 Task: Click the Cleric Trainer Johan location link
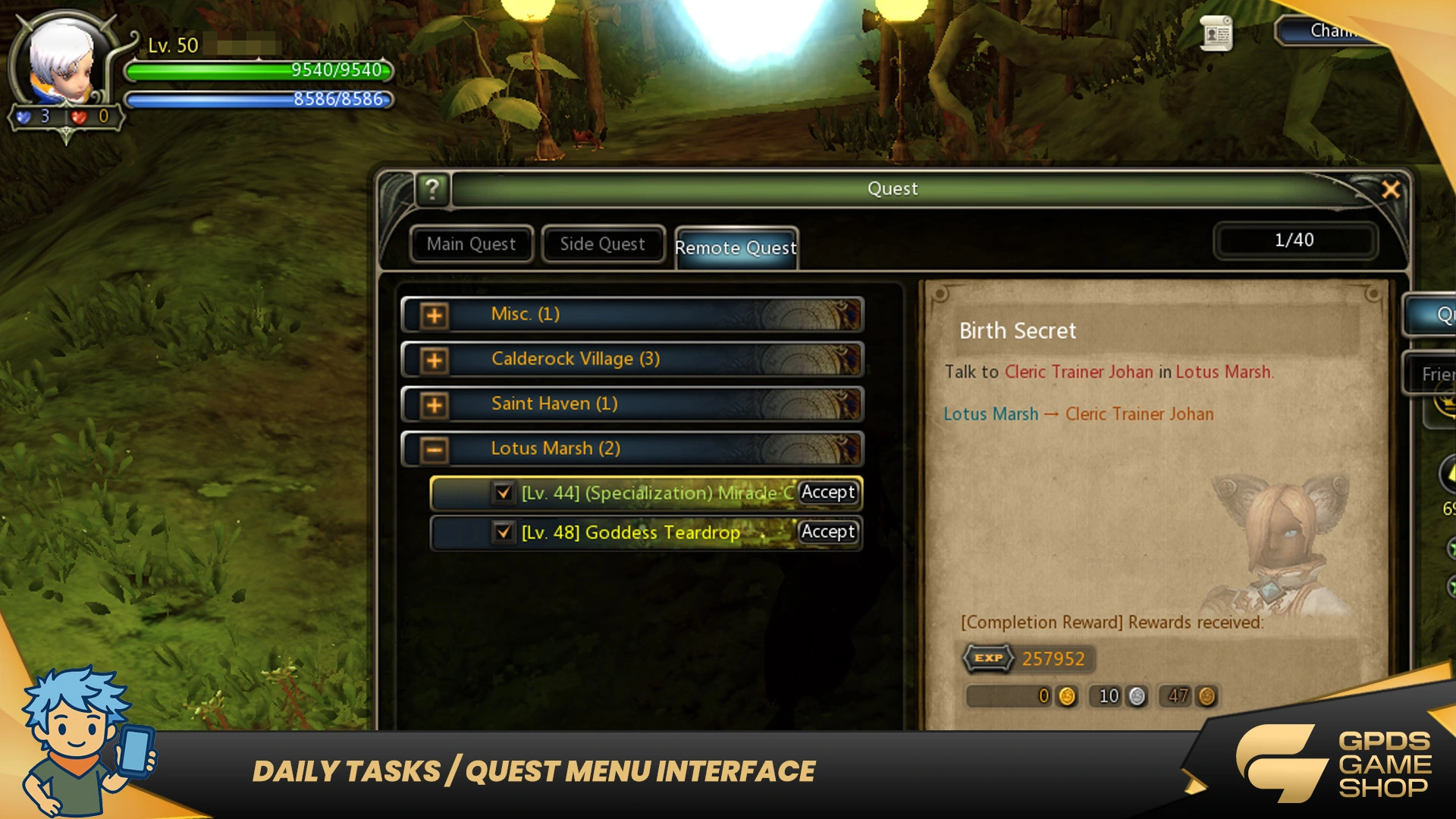(1139, 414)
